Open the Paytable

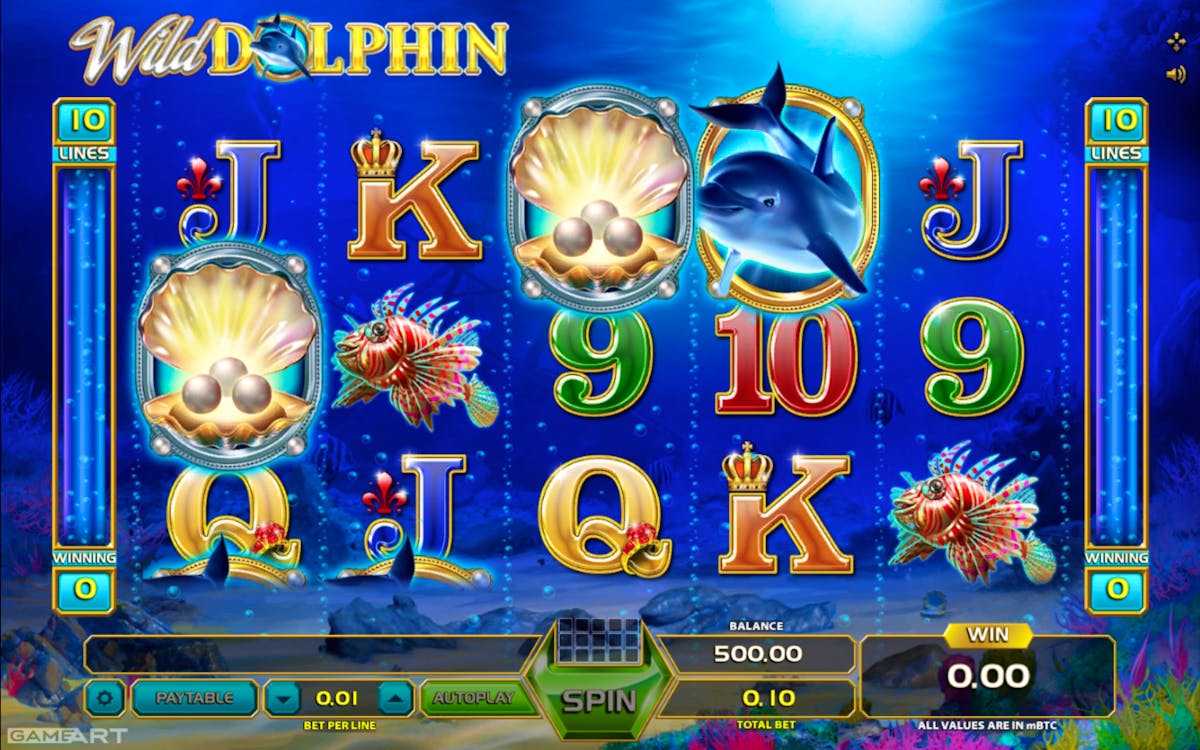click(x=195, y=698)
